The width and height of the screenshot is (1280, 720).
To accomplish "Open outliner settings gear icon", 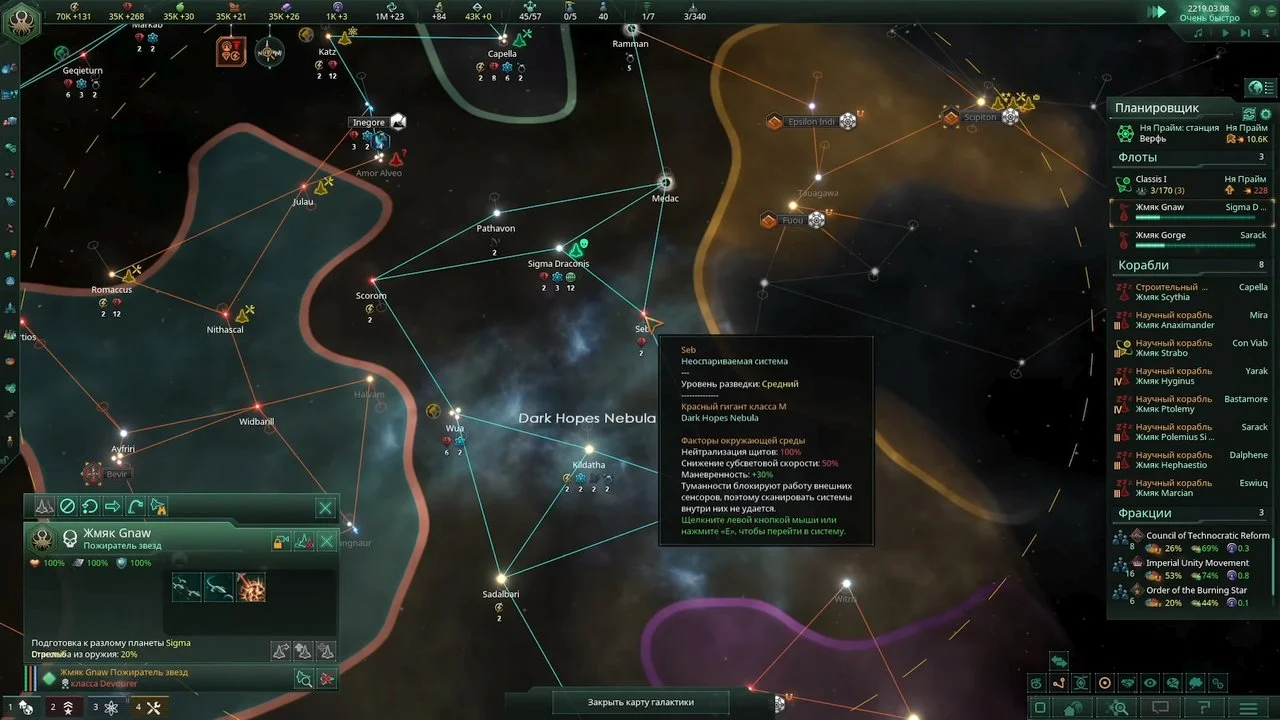I will pyautogui.click(x=1265, y=115).
